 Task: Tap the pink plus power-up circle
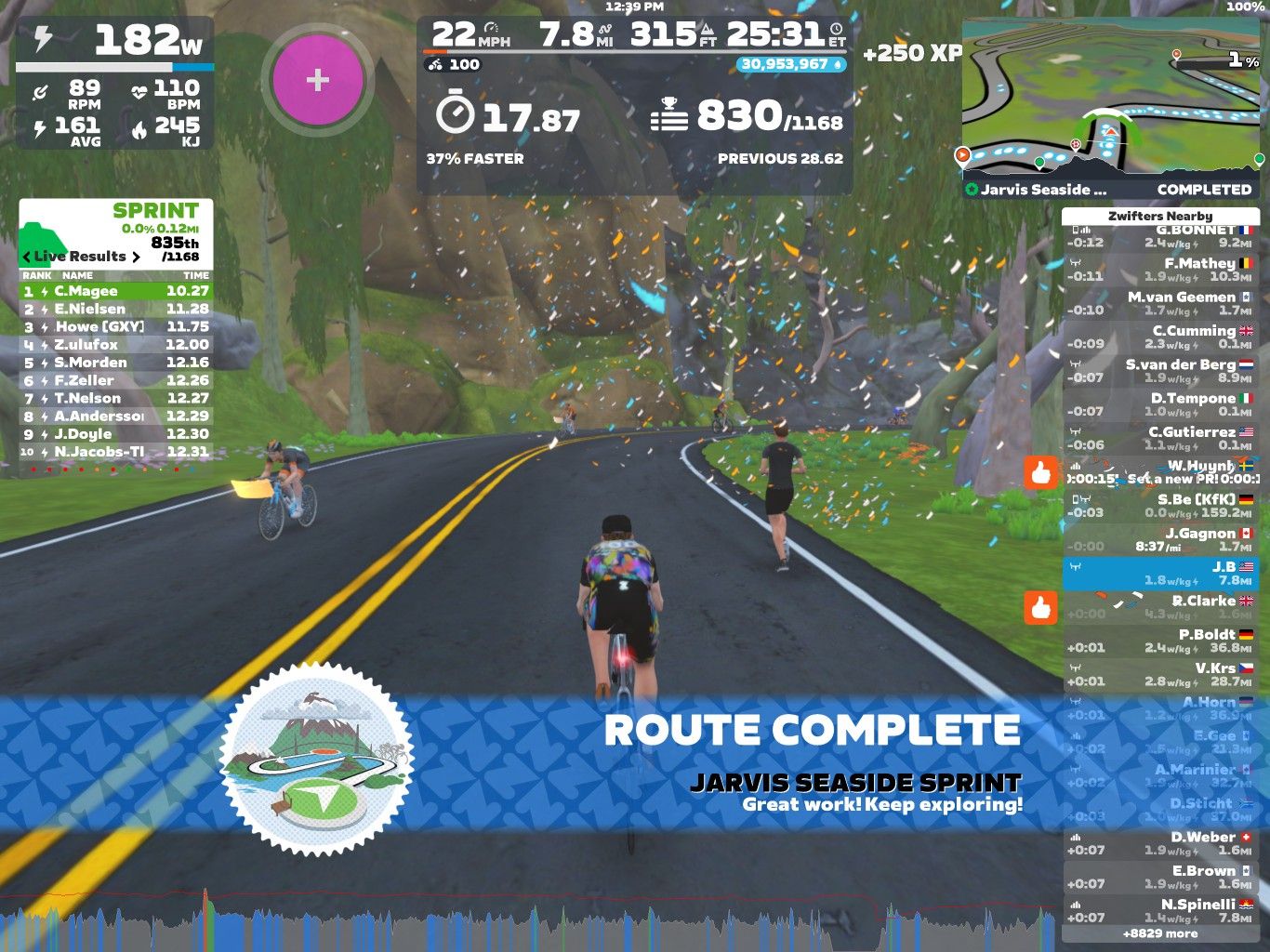(x=317, y=80)
